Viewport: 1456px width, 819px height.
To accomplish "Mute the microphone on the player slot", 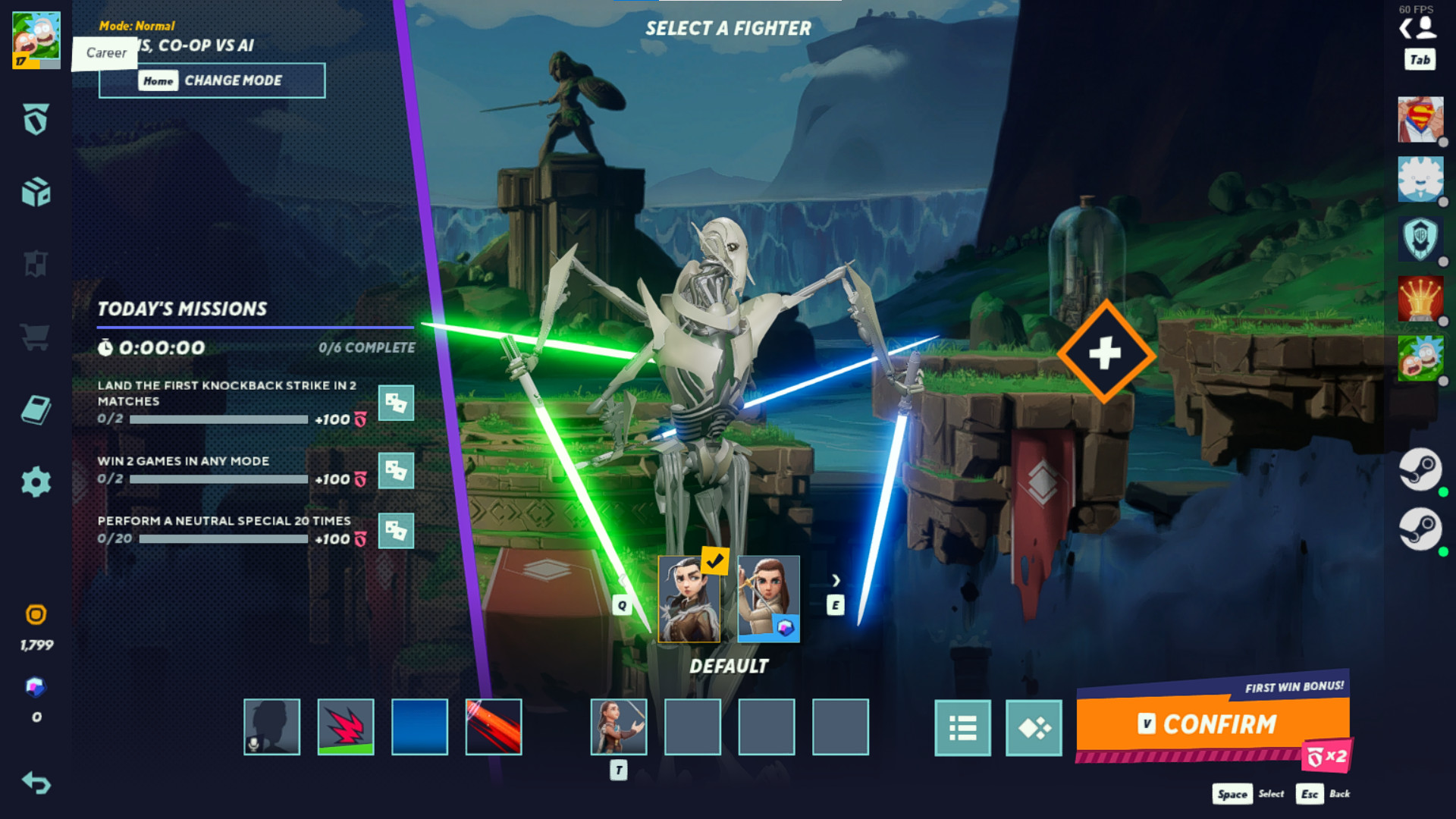I will pos(253,745).
